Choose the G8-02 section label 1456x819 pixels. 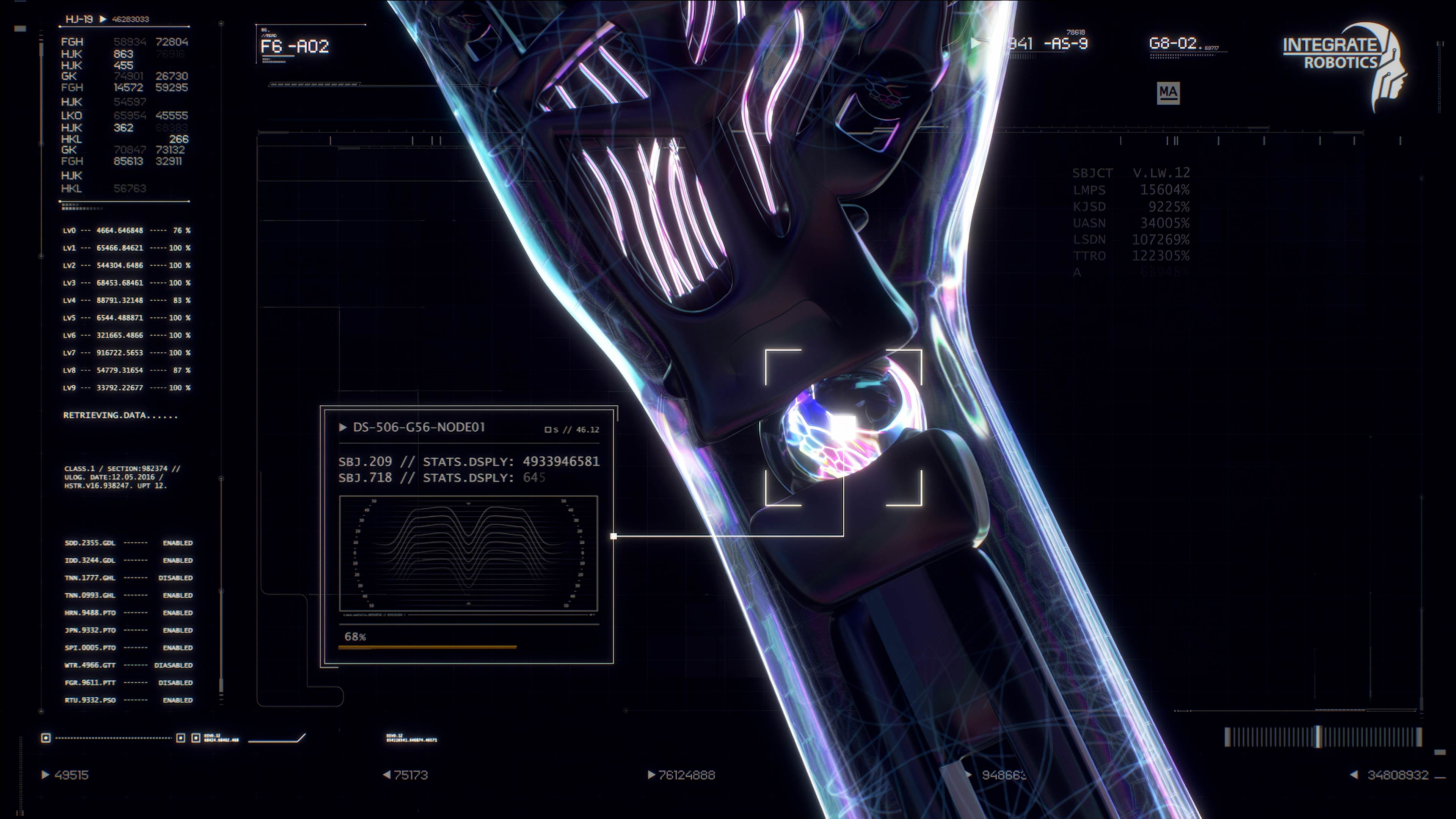pos(1173,44)
